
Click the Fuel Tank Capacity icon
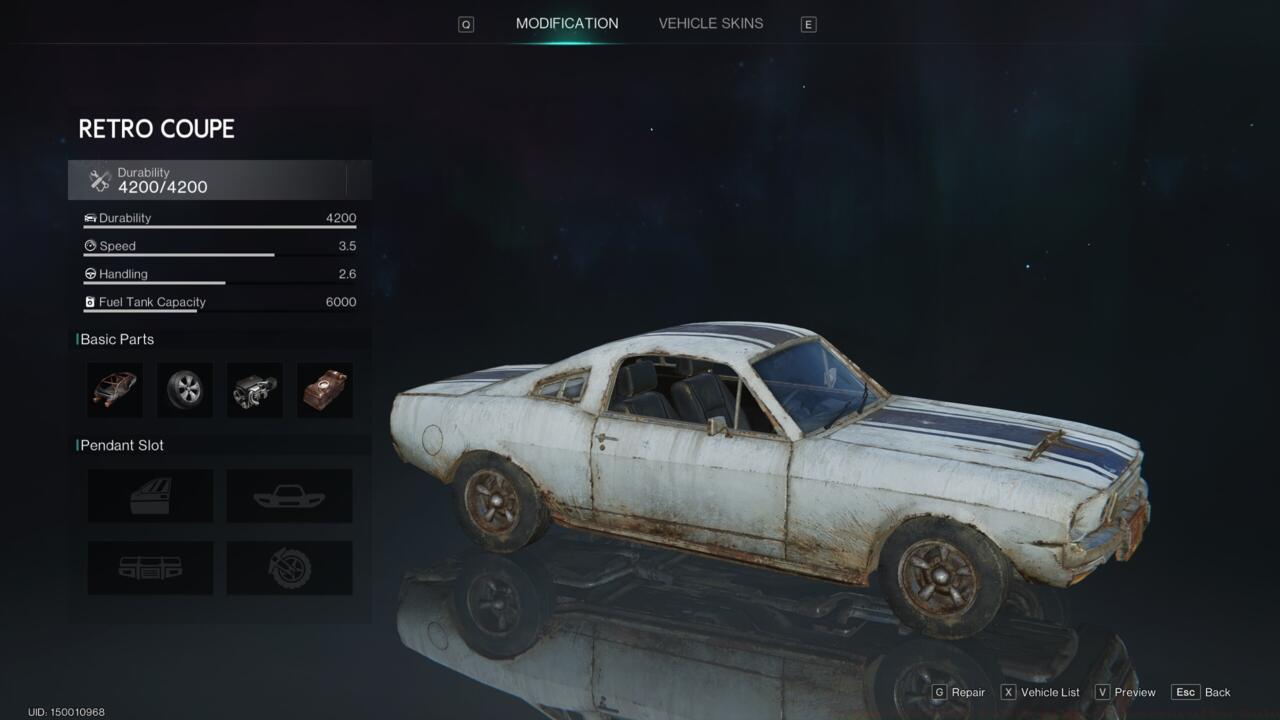(x=91, y=301)
